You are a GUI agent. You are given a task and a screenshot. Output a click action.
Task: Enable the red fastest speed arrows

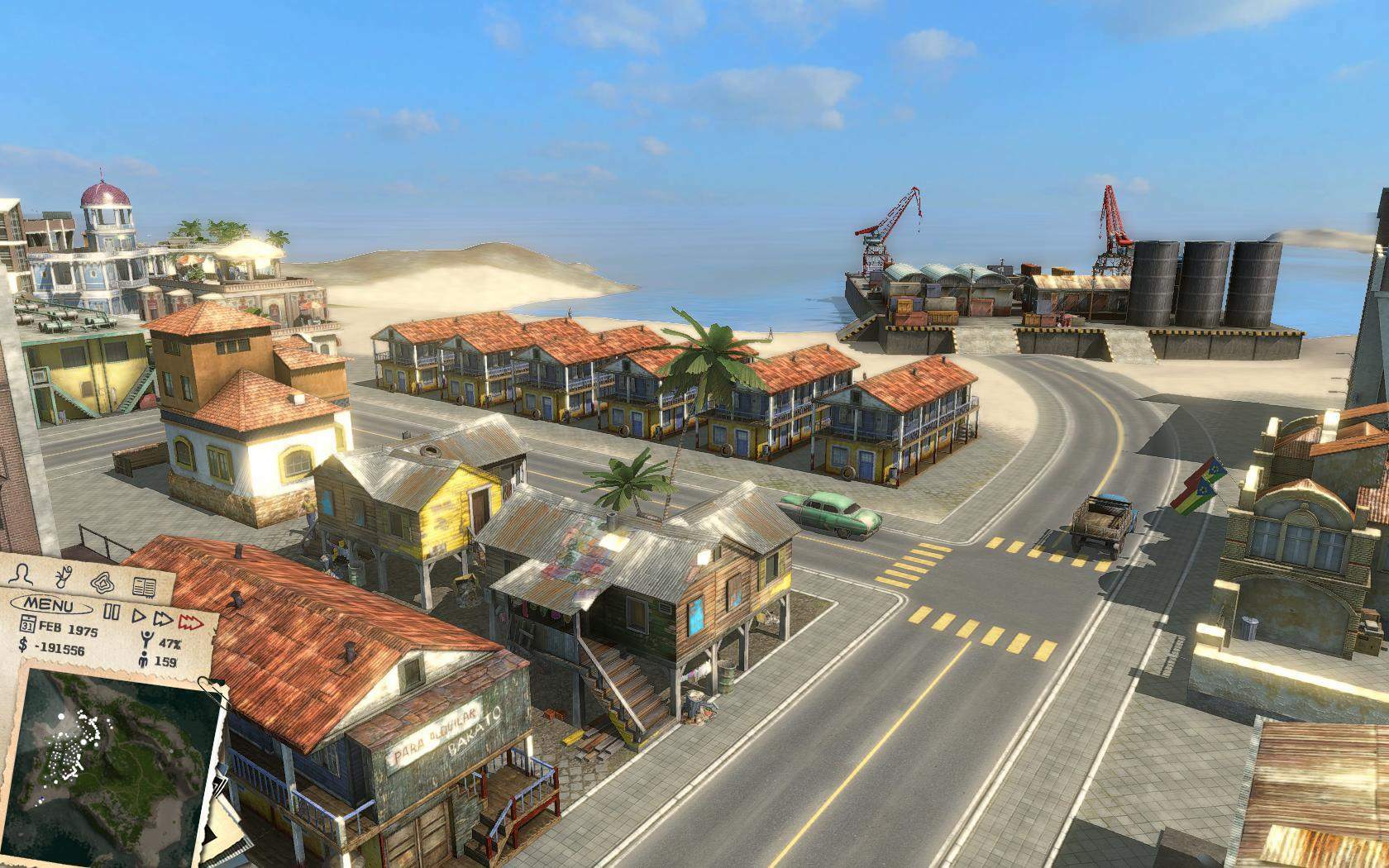pyautogui.click(x=190, y=622)
